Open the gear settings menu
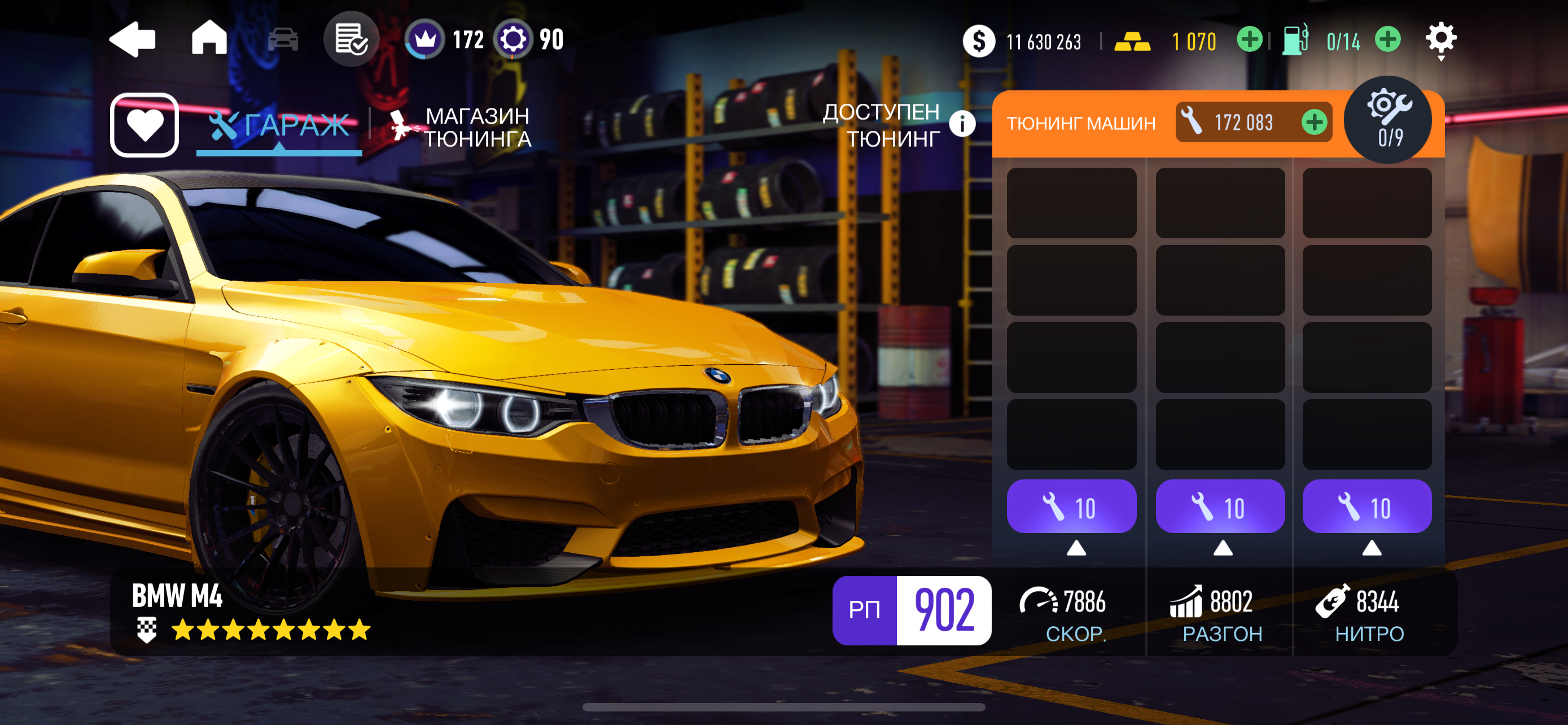 [x=1440, y=39]
